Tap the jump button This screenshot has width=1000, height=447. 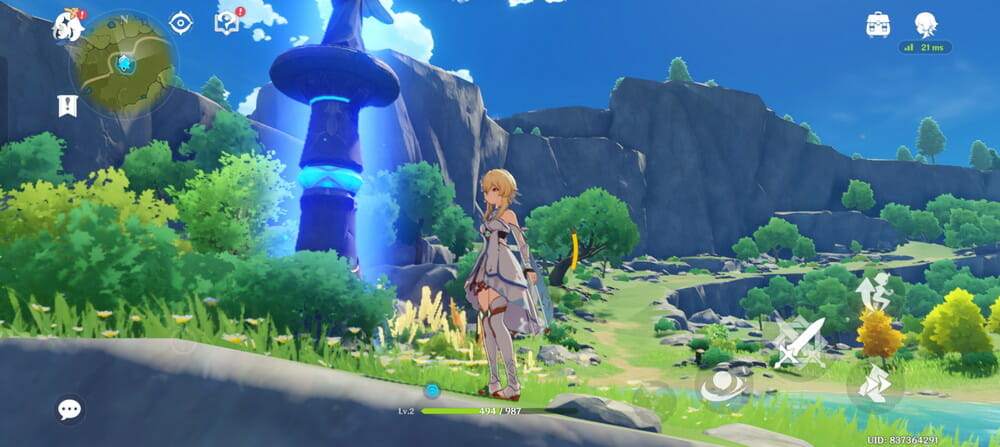(873, 291)
